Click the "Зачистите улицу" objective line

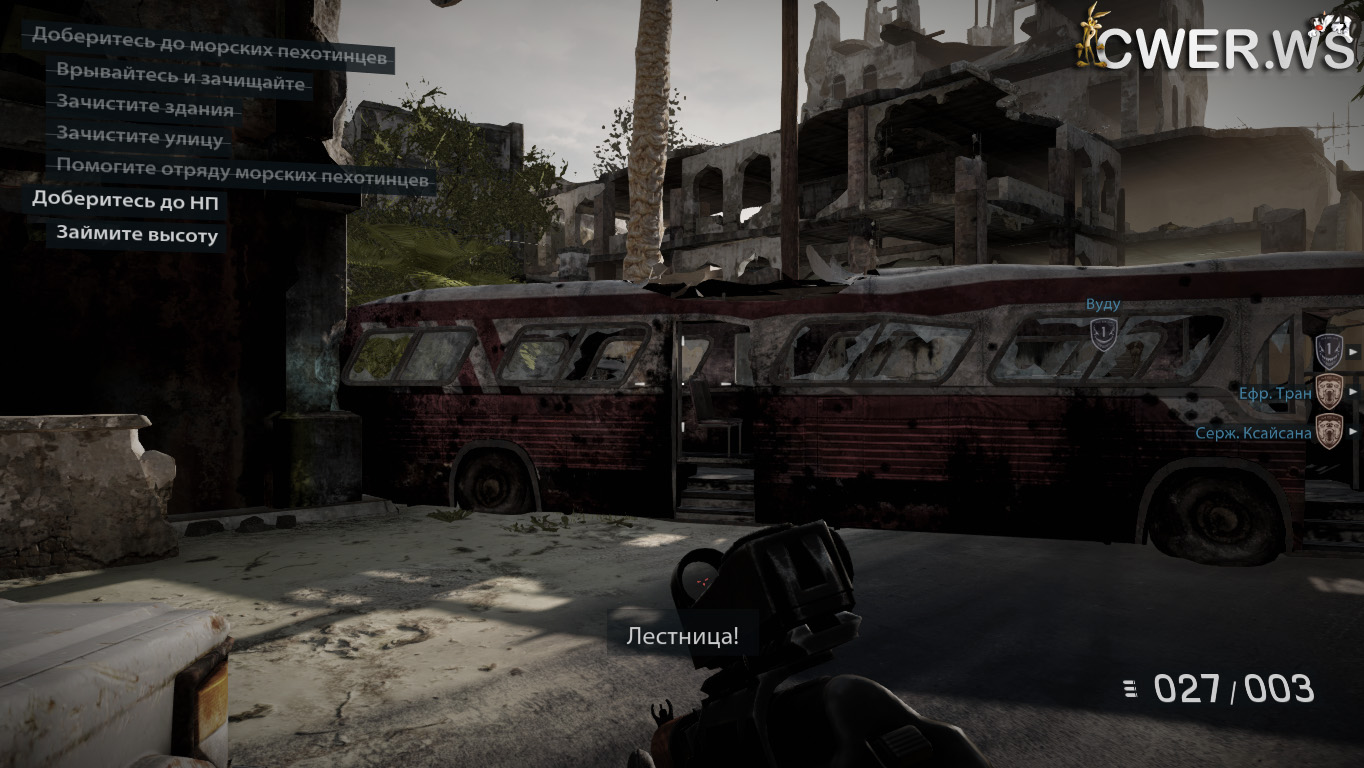tap(139, 136)
